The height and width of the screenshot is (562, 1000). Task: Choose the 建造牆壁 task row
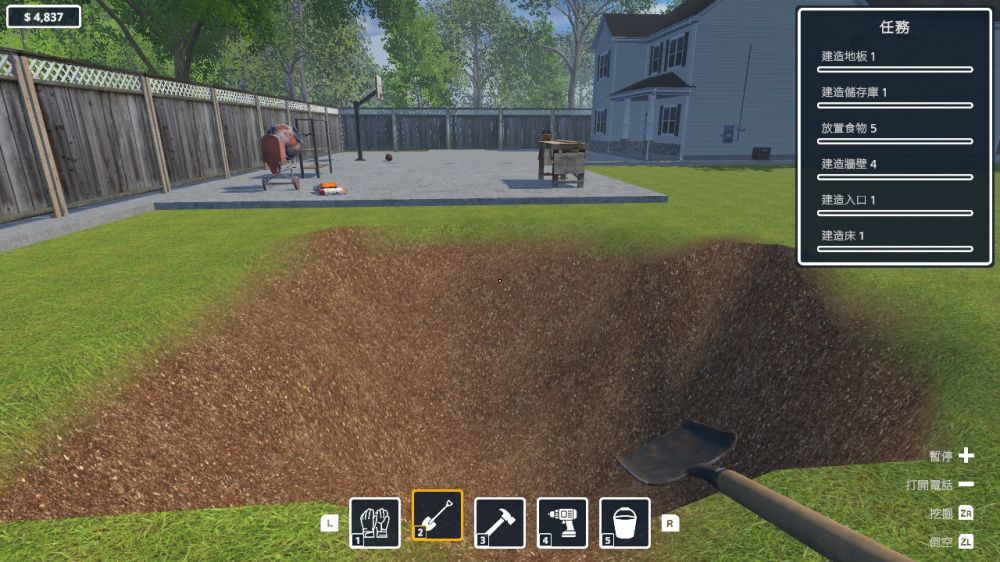(895, 169)
